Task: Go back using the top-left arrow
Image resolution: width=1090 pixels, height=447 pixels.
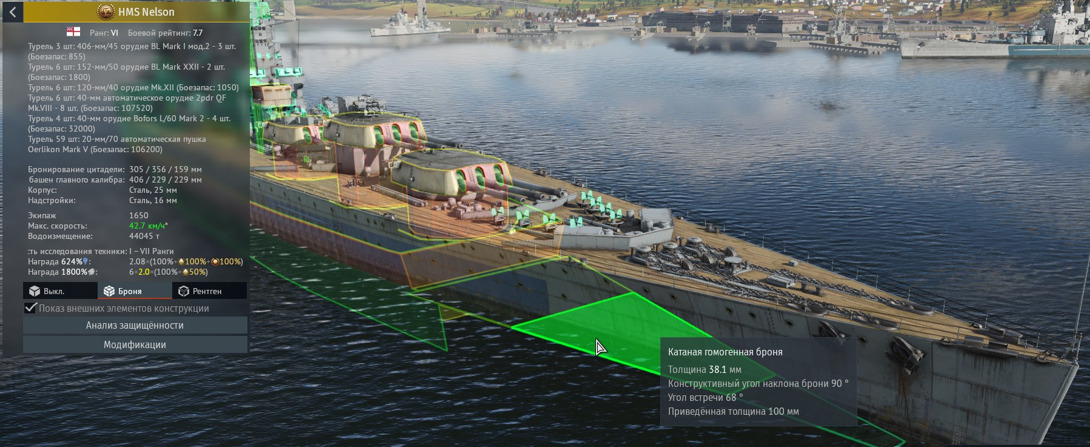Action: (12, 12)
